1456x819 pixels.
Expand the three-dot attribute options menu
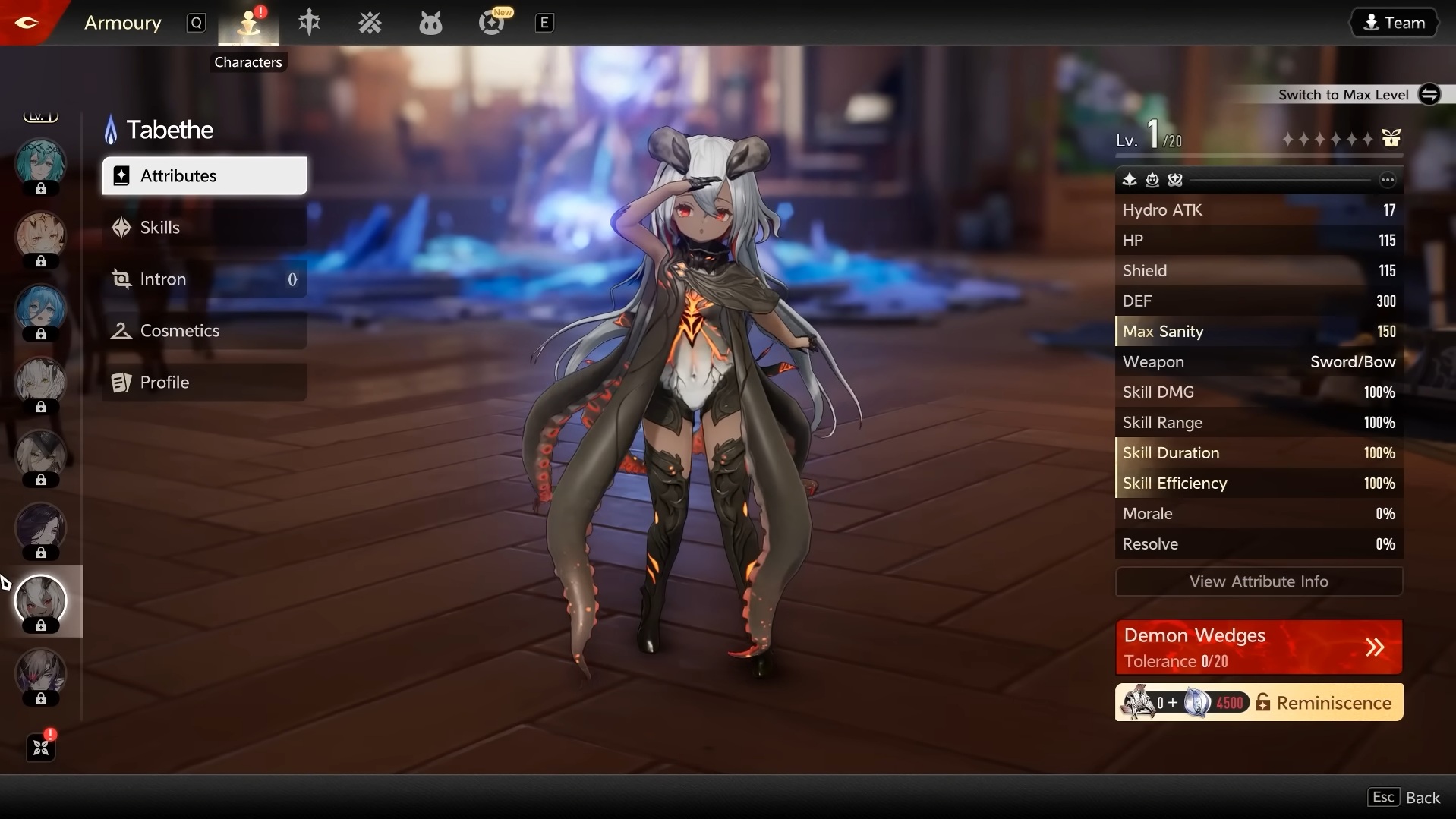pos(1388,180)
